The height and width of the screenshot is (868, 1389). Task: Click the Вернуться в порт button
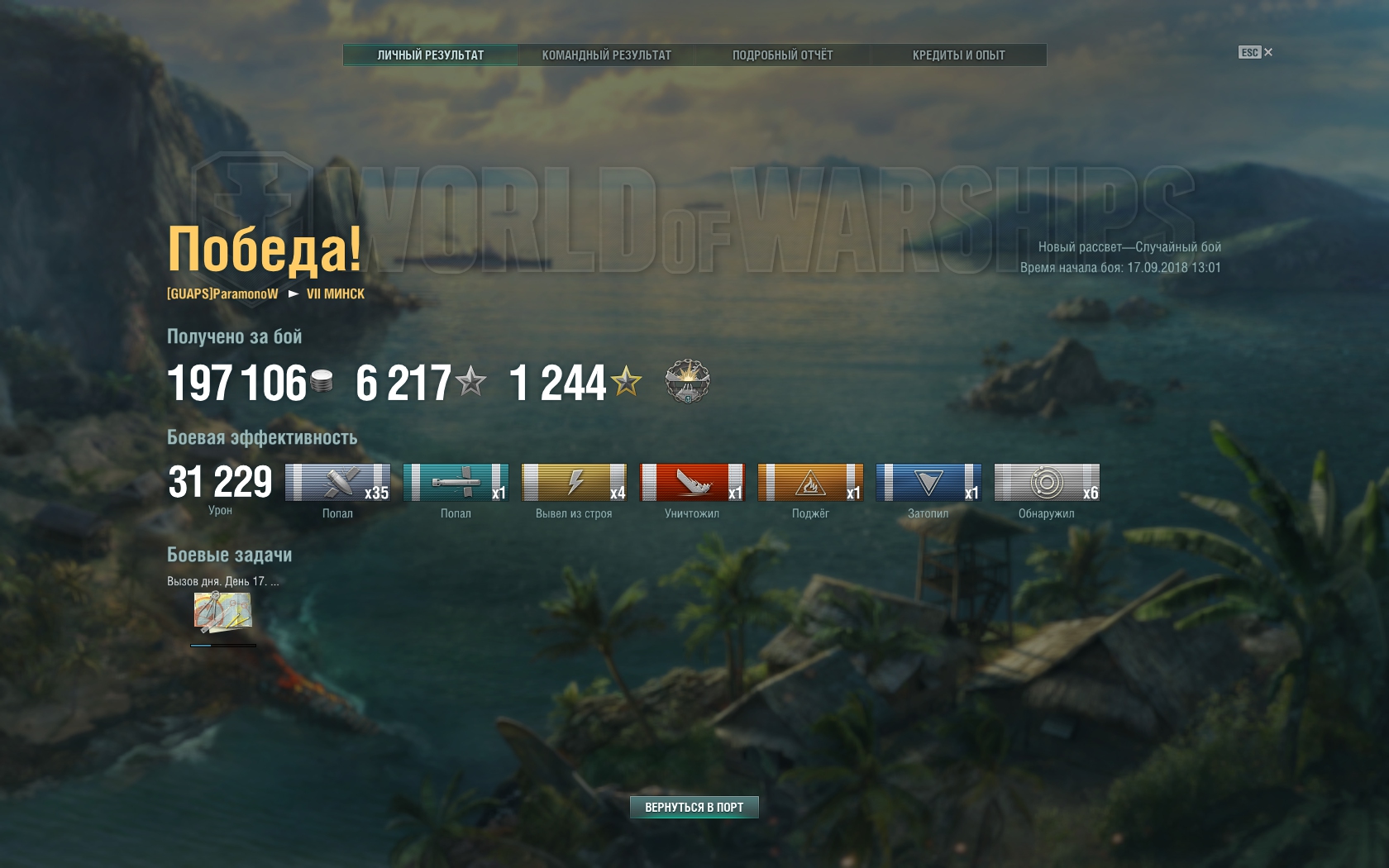pos(694,807)
